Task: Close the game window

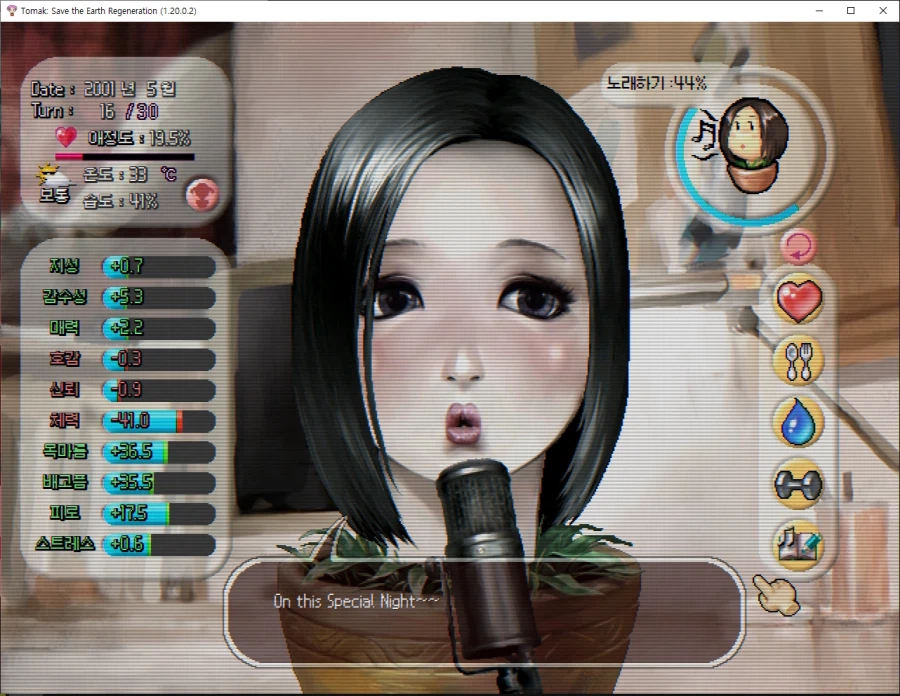Action: point(882,10)
